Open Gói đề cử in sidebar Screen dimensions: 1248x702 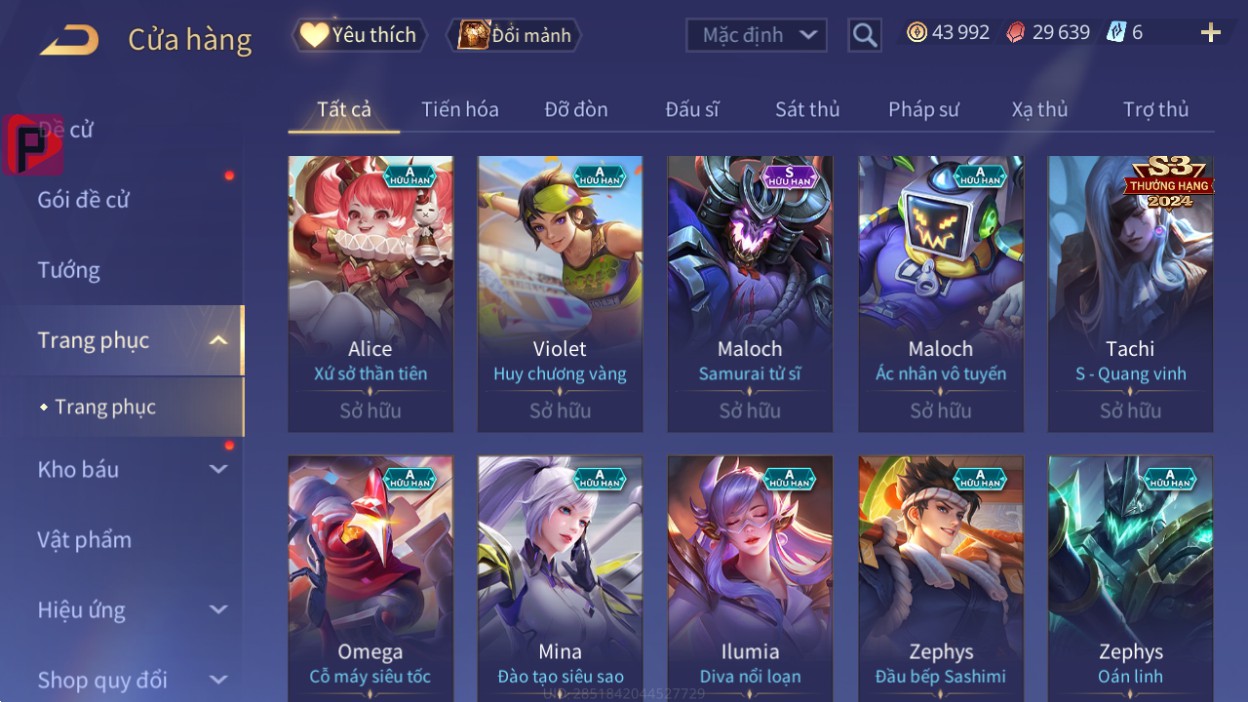tap(84, 199)
